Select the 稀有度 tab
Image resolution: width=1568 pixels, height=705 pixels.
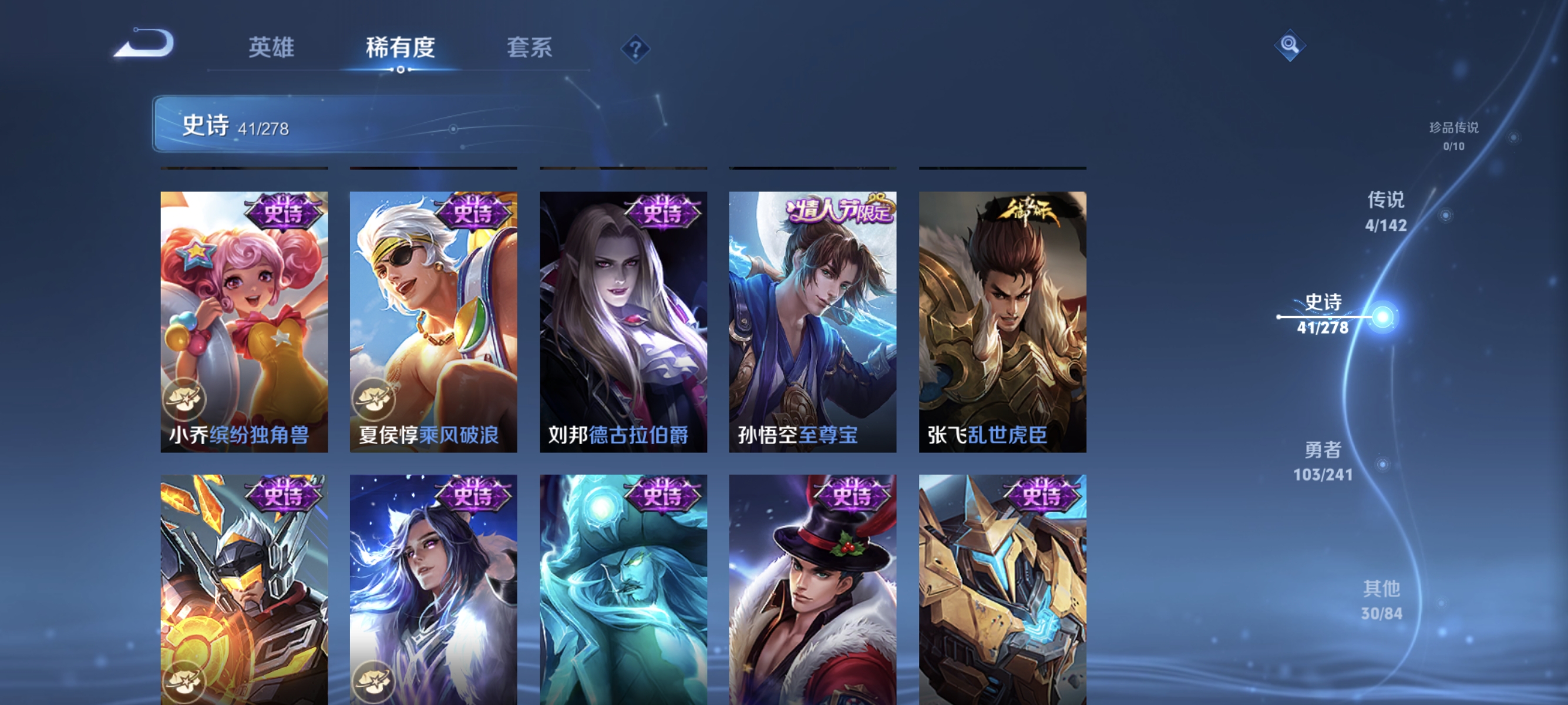401,49
